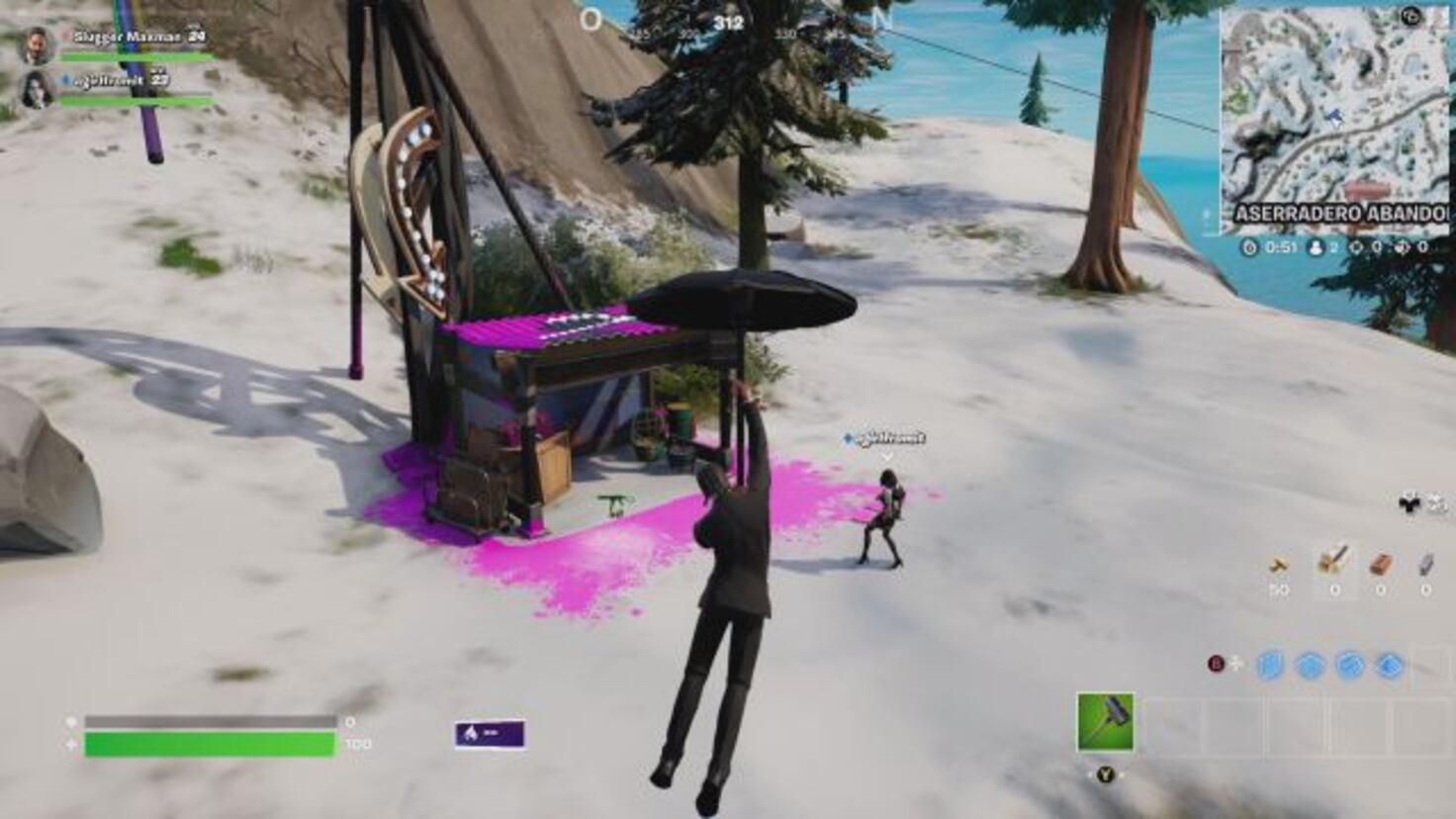The height and width of the screenshot is (819, 1456).
Task: Click the brick material icon
Action: point(1380,567)
